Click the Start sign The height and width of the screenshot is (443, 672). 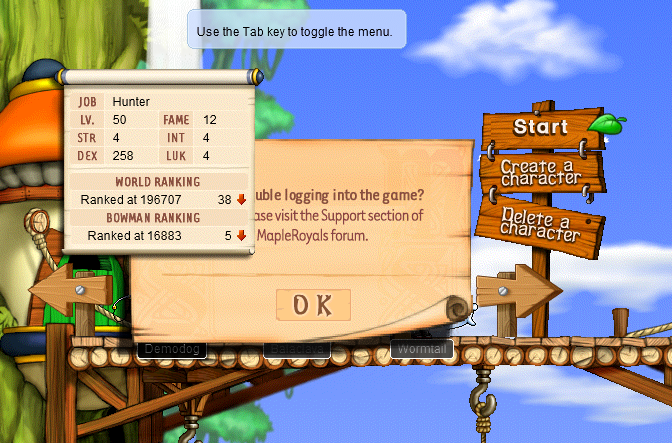[541, 128]
